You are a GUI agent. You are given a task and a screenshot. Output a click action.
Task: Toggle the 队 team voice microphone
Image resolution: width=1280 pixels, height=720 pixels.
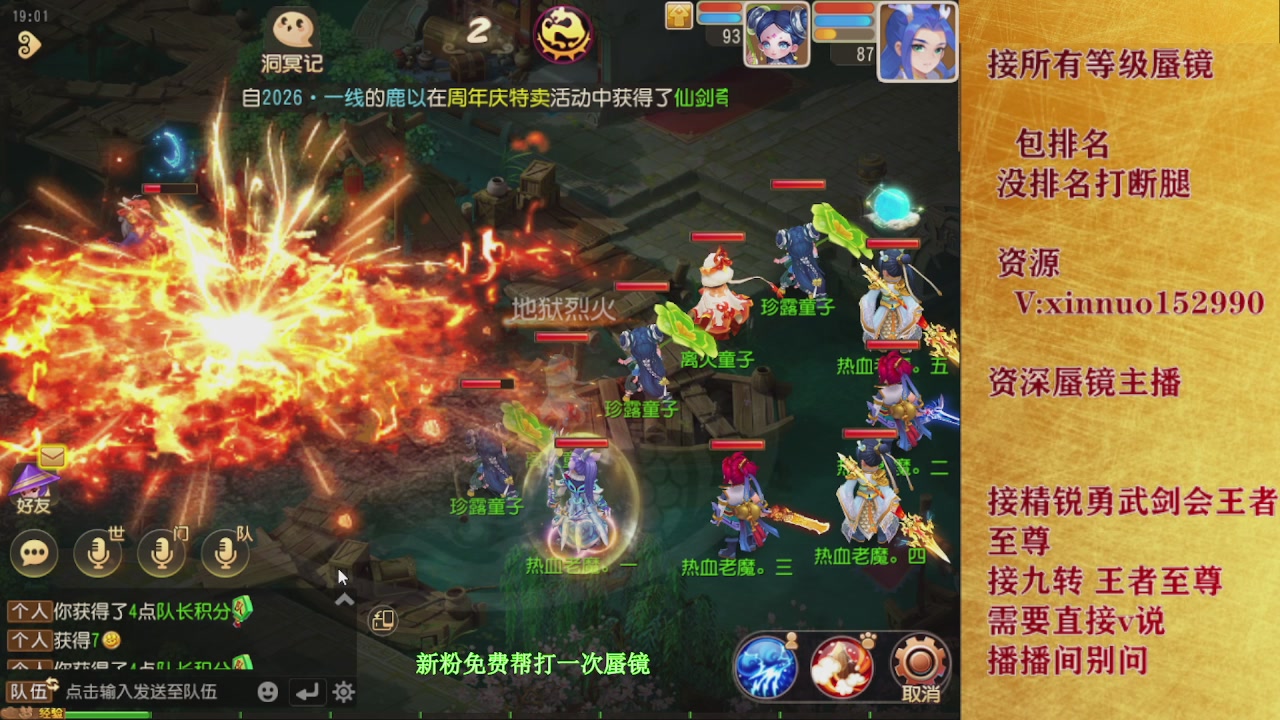[225, 553]
